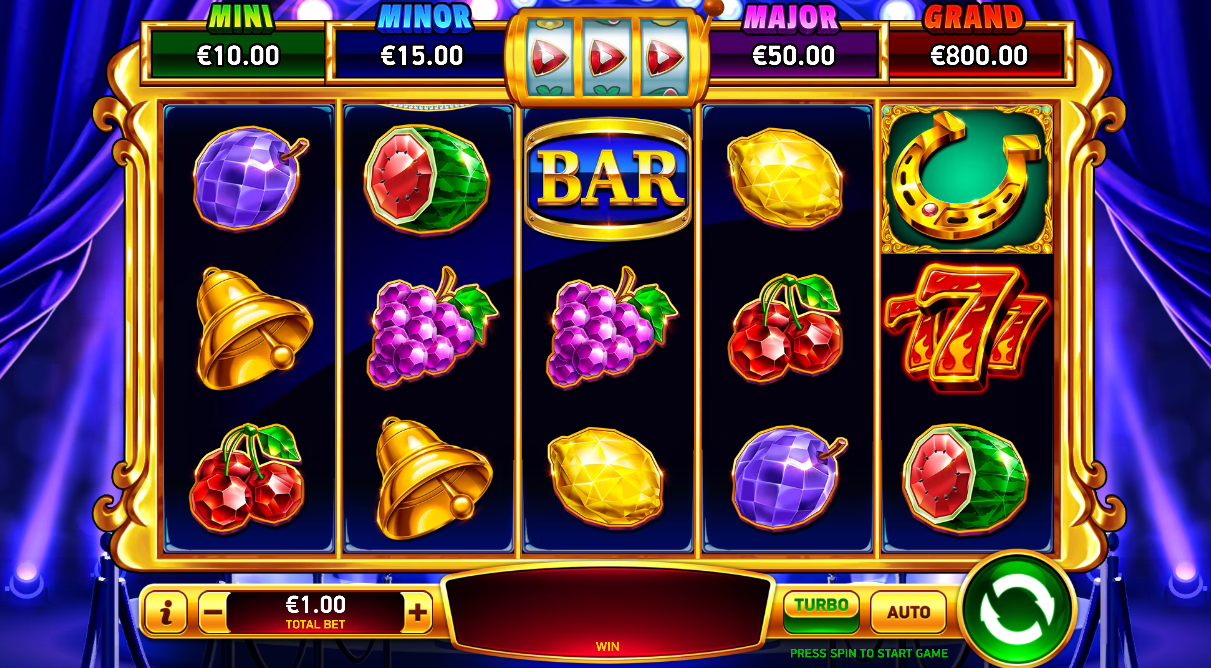Toggle Turbo spin mode

coord(821,610)
